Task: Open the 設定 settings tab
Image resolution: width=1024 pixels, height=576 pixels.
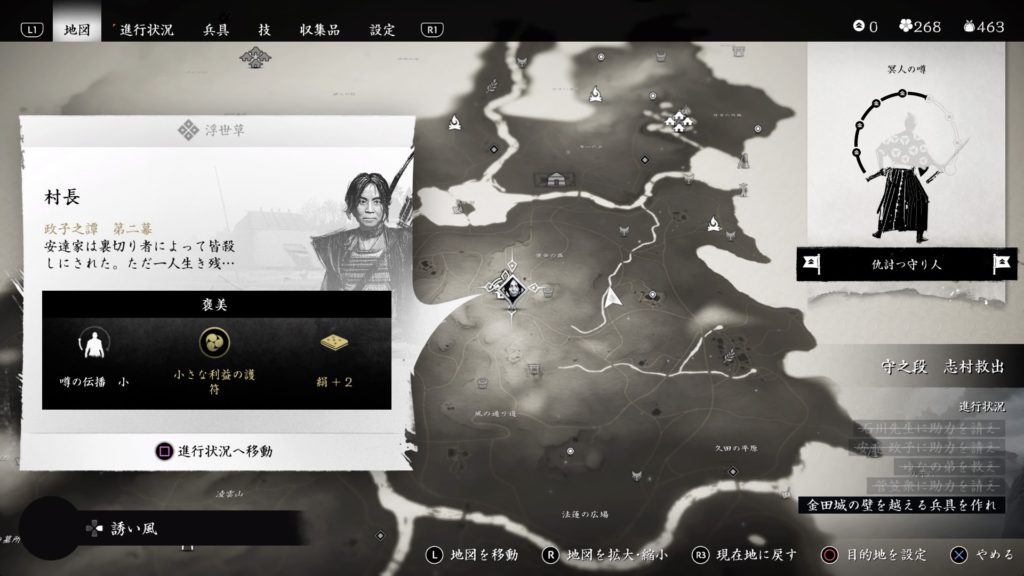Action: point(383,29)
